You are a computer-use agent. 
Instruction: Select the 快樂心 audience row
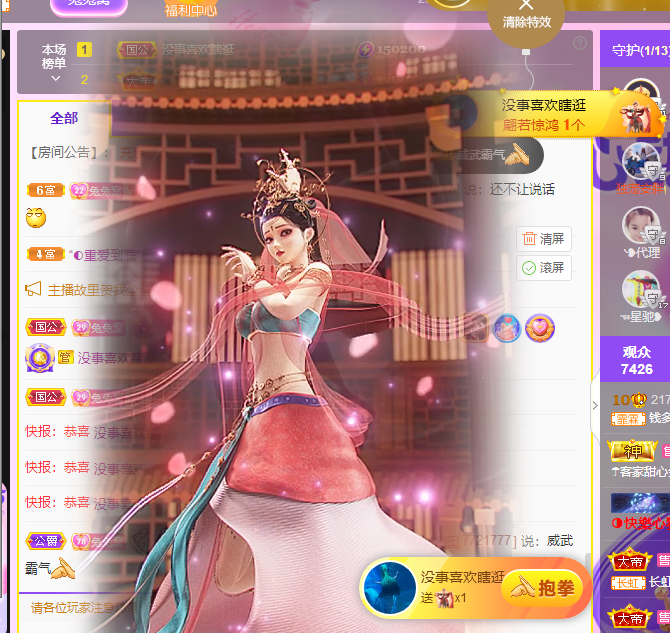pos(640,522)
